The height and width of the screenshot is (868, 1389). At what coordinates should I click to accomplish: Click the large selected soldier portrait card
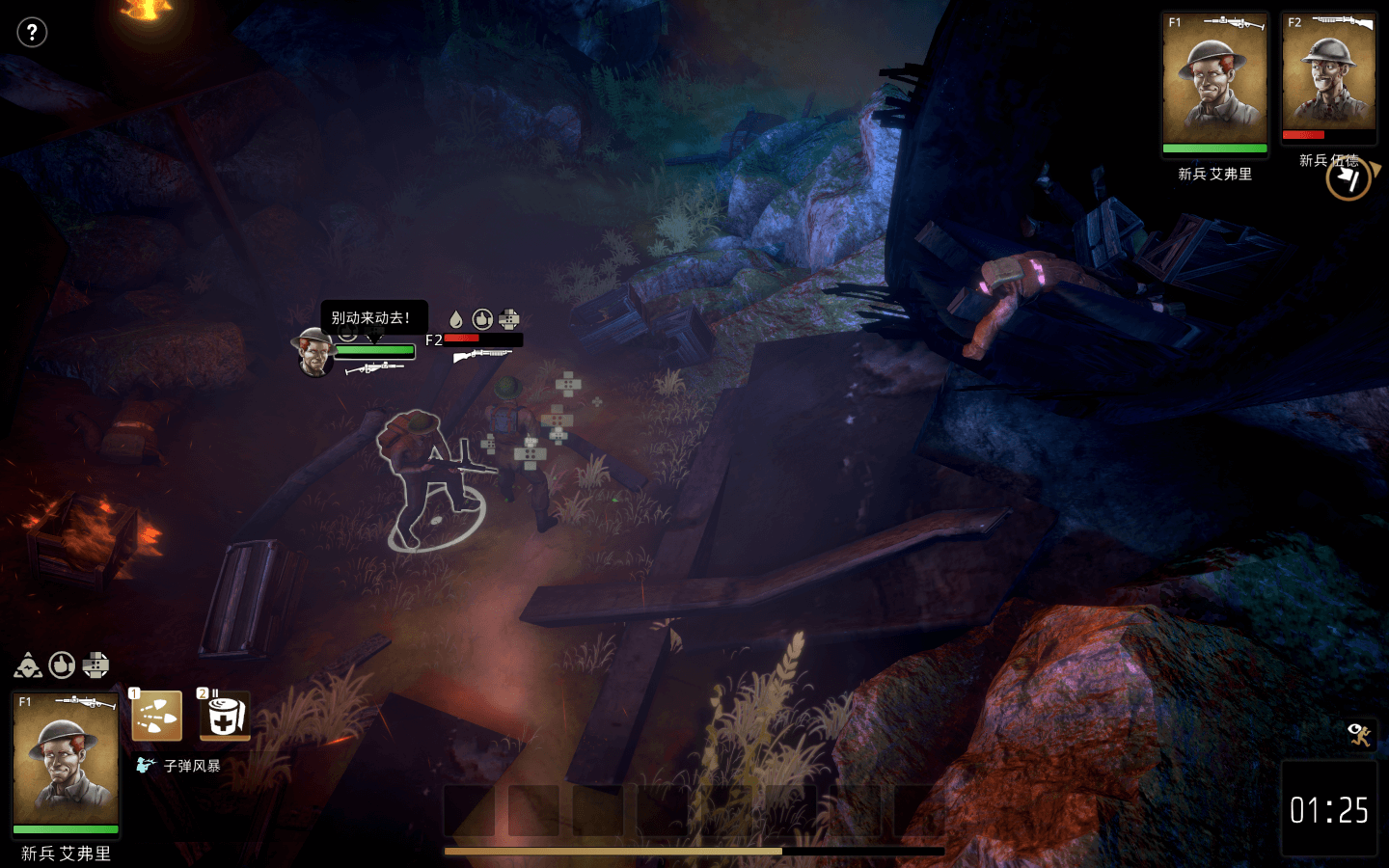coord(66,762)
